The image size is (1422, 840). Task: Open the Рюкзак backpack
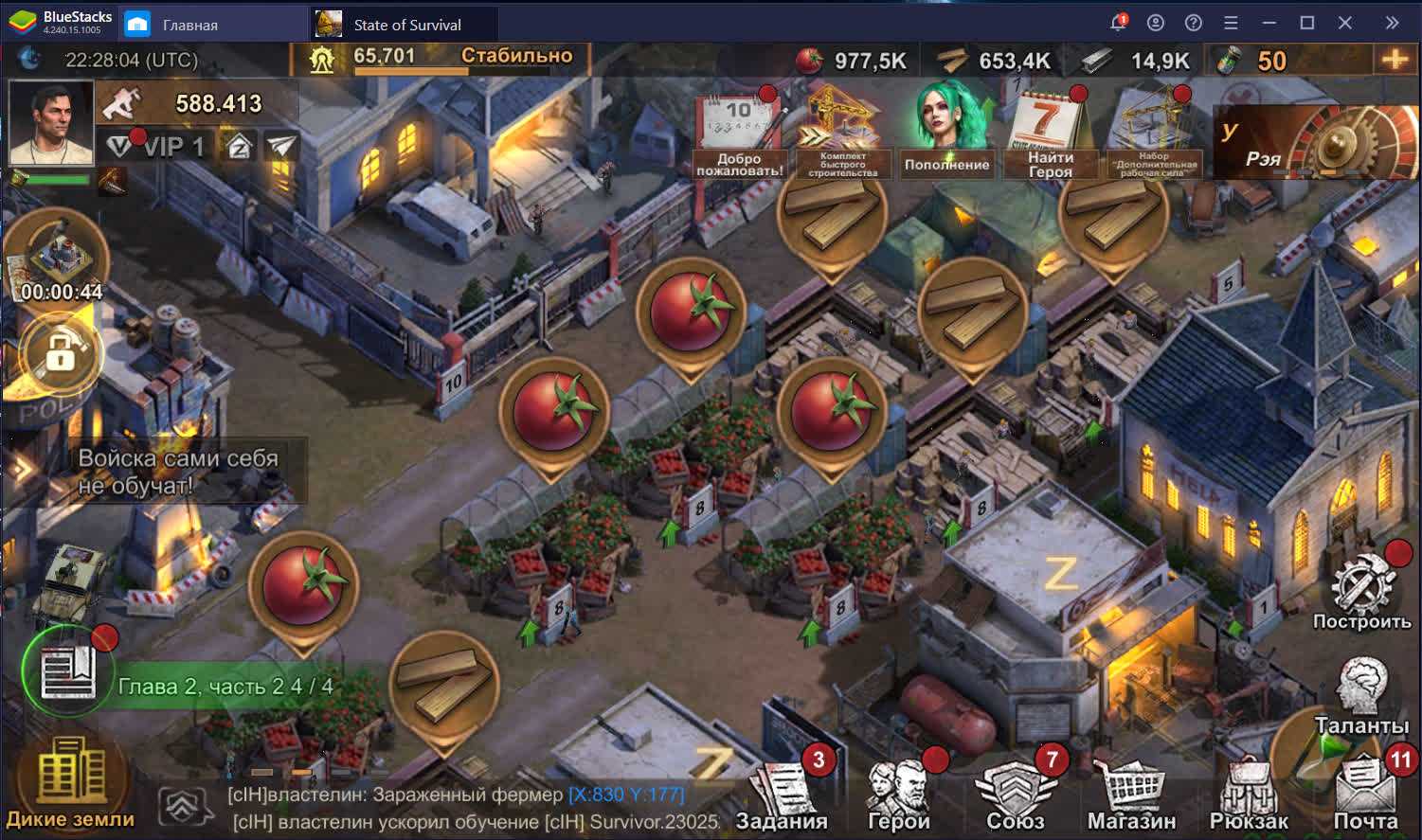click(1249, 795)
